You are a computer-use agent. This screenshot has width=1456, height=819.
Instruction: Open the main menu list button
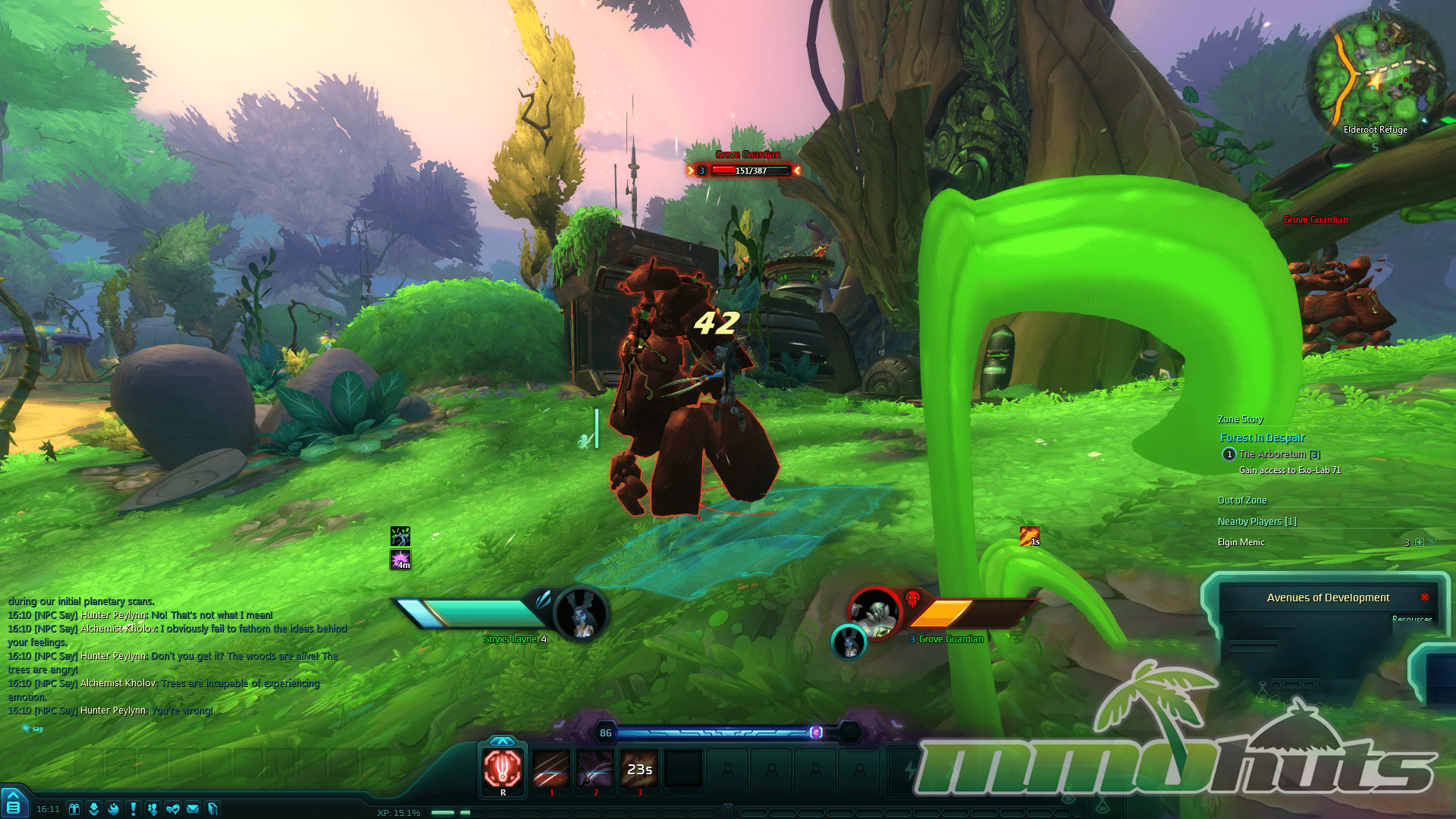tap(14, 806)
